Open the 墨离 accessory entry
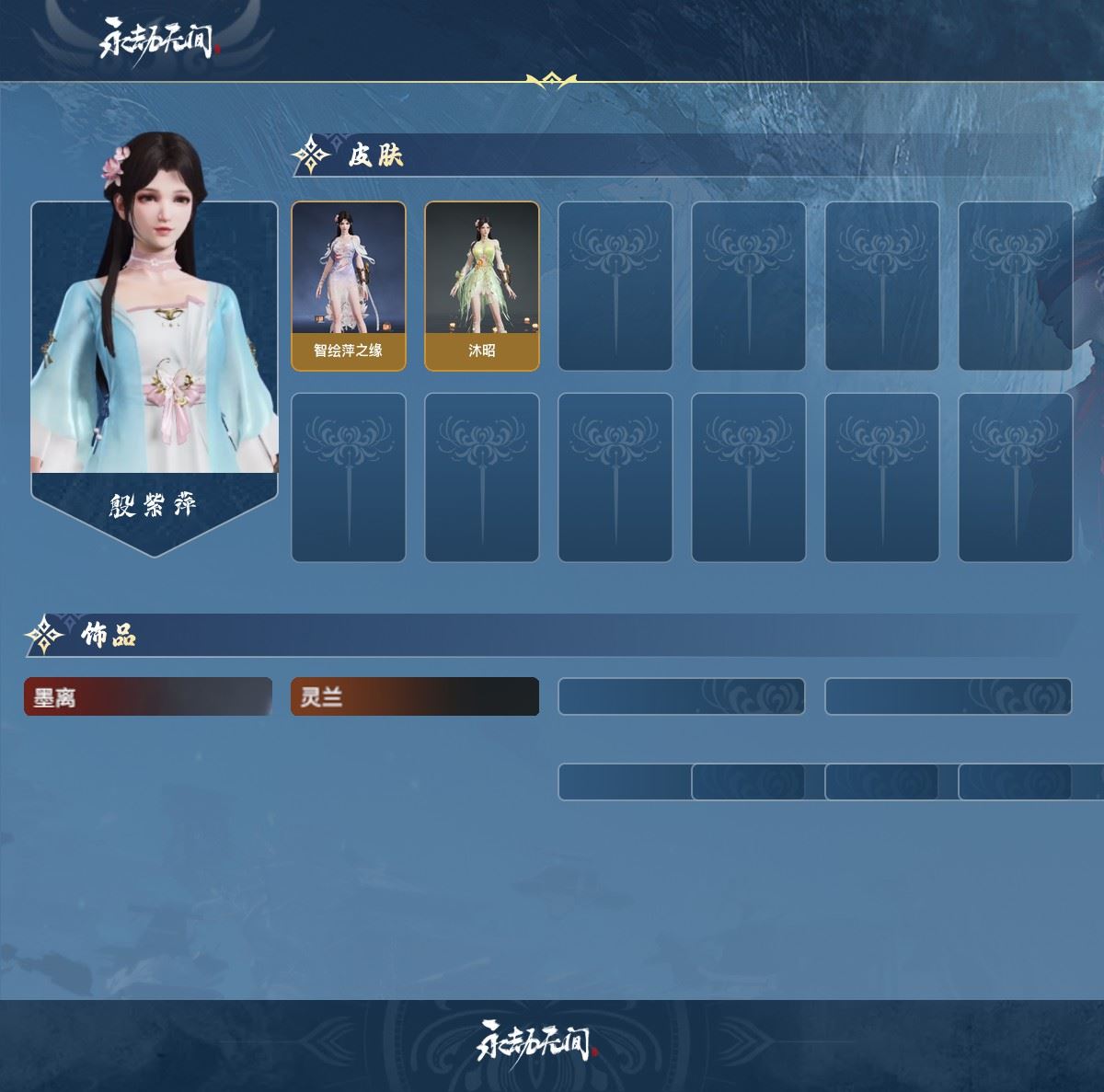 (x=148, y=696)
